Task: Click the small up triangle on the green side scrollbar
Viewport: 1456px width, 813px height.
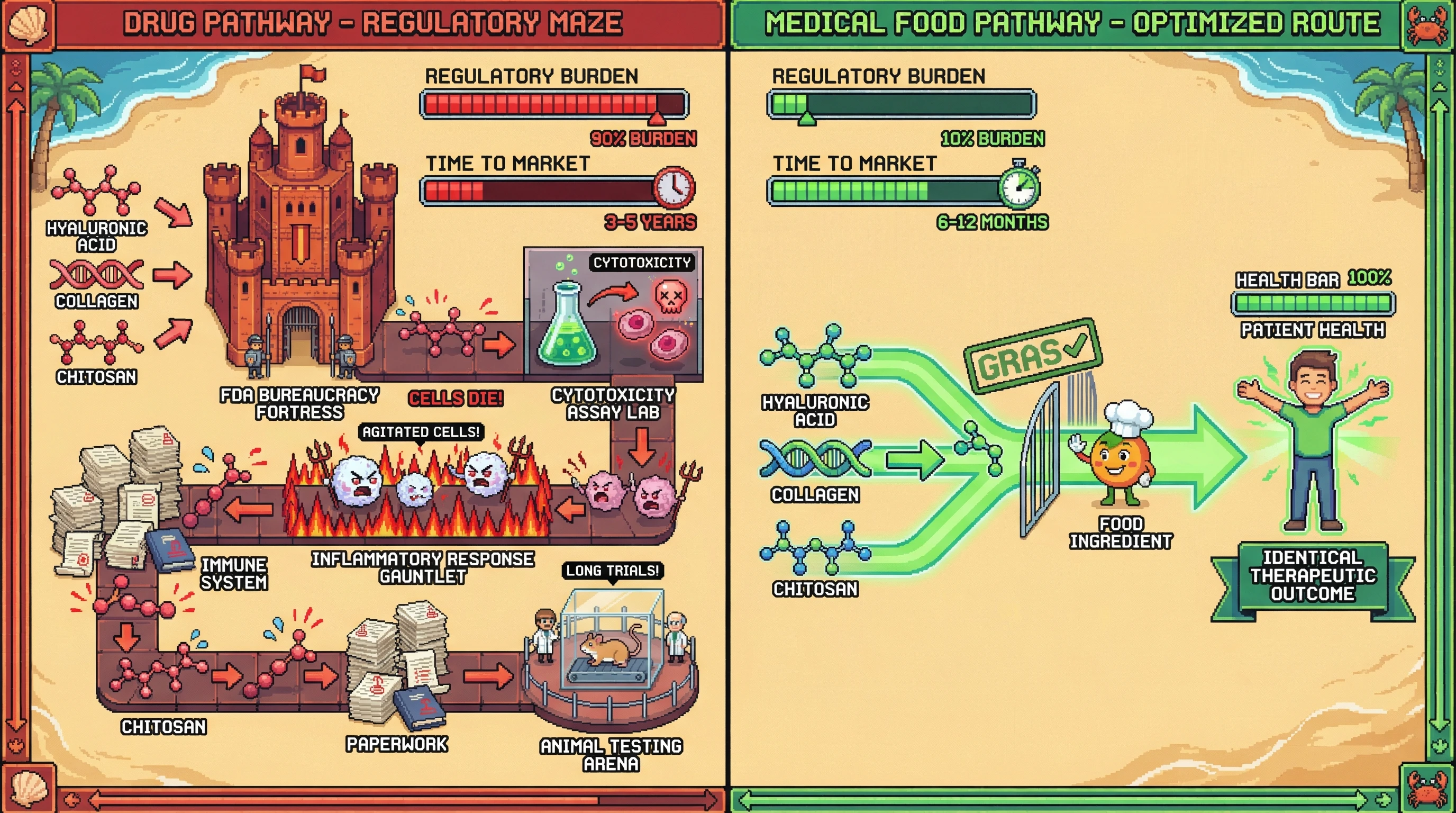Action: tap(1440, 86)
